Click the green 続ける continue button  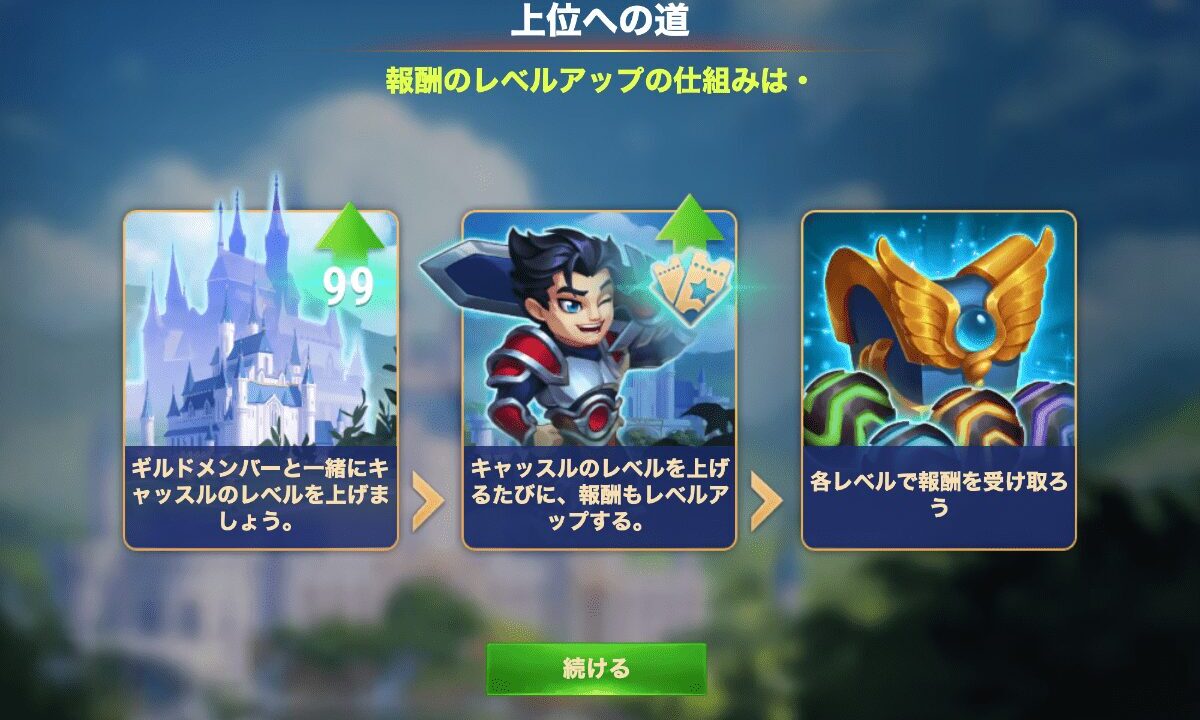(596, 668)
